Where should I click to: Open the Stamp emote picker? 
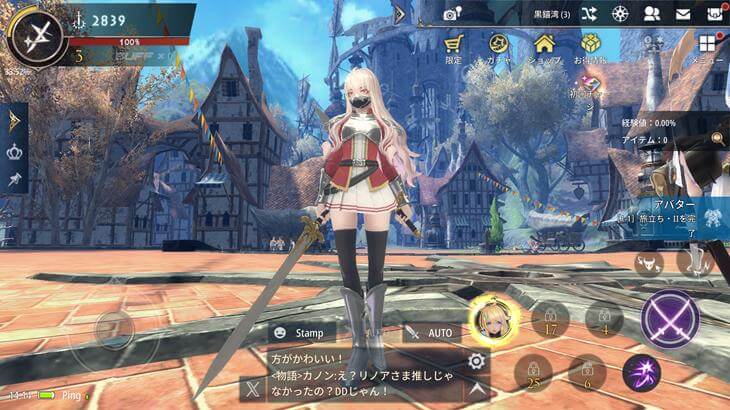point(300,332)
